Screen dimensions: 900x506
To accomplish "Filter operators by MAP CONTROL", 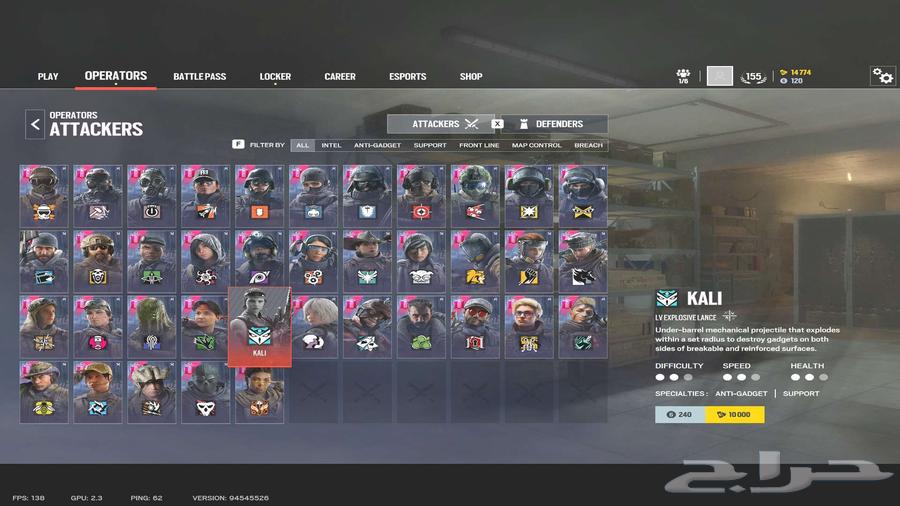I will click(537, 145).
